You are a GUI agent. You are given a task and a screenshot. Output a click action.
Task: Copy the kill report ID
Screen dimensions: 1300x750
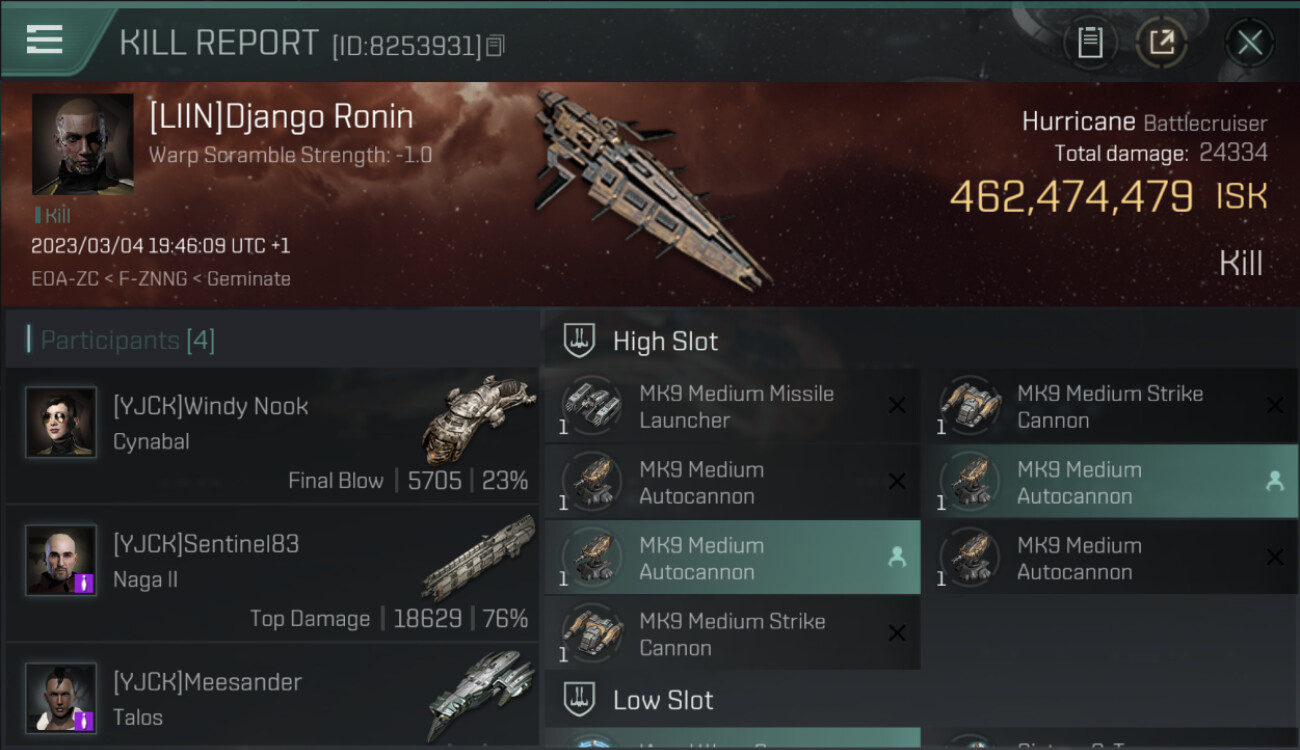coord(496,45)
